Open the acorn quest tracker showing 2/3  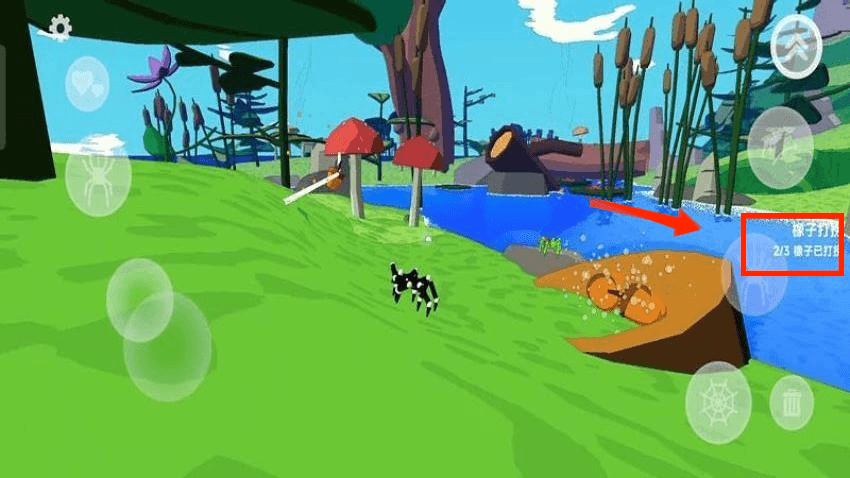[794, 244]
